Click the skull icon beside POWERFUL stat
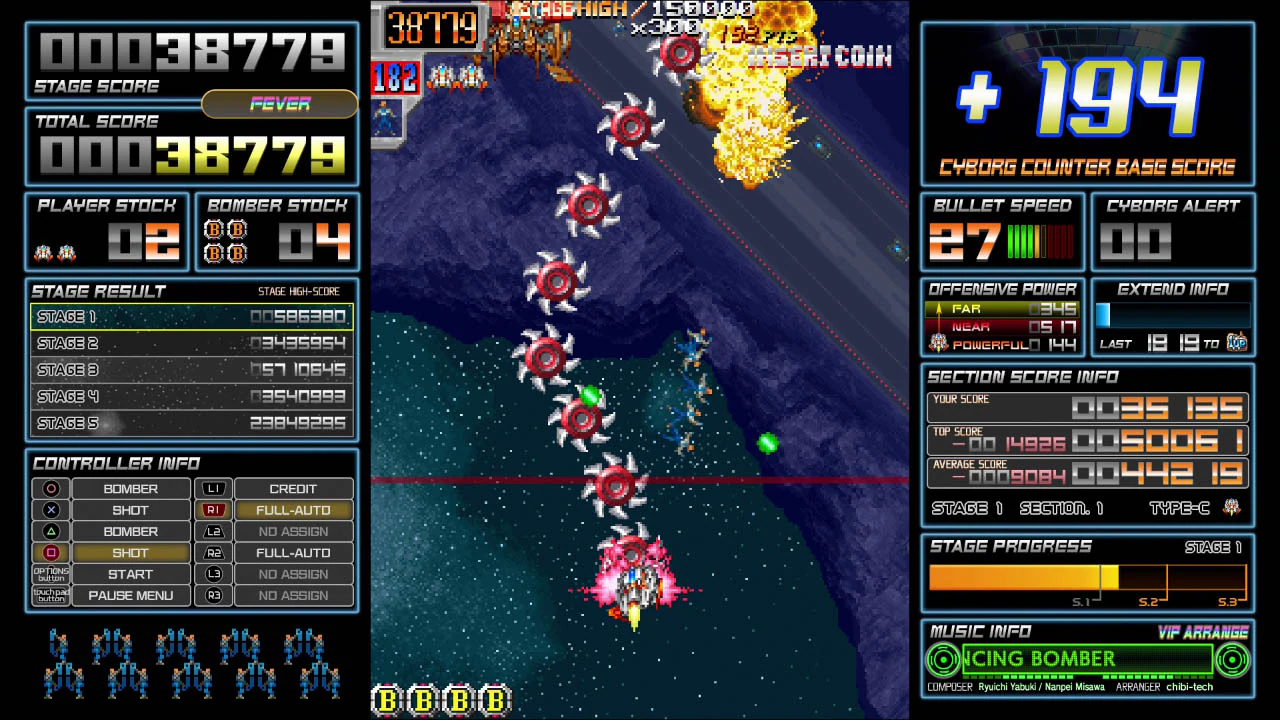The width and height of the screenshot is (1280, 720). [x=938, y=344]
